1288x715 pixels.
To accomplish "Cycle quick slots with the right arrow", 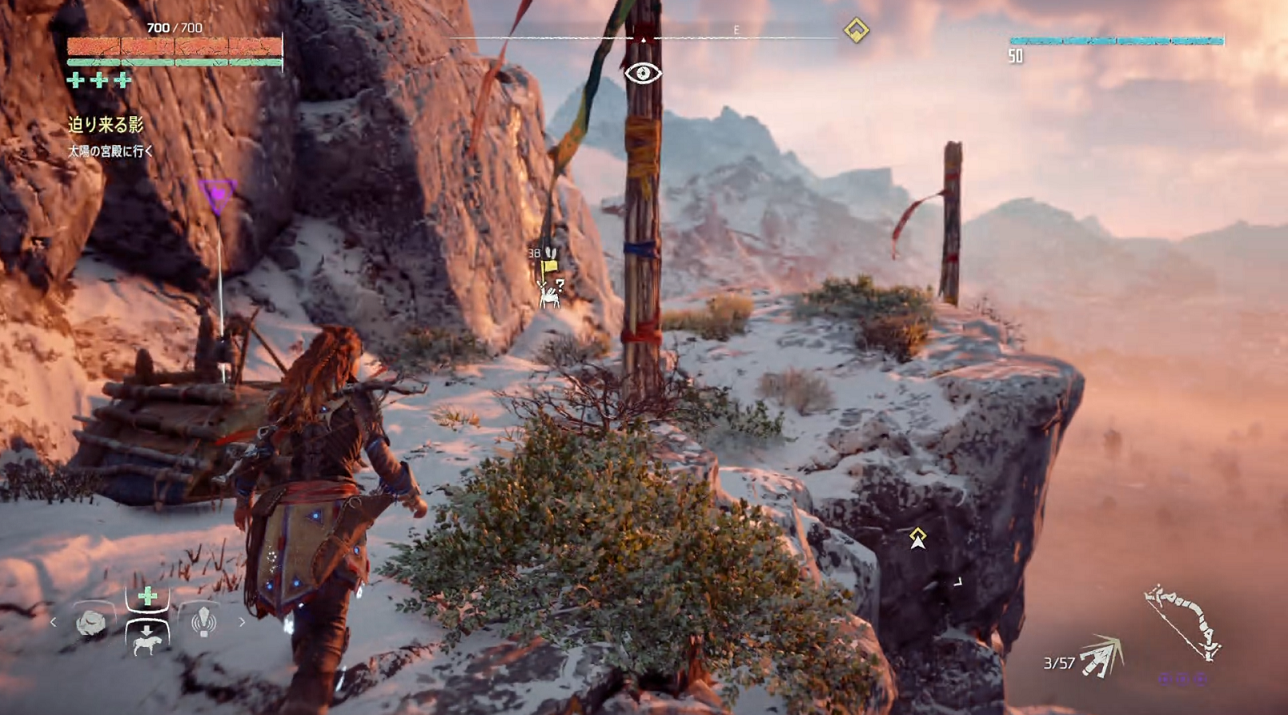I will (x=242, y=622).
